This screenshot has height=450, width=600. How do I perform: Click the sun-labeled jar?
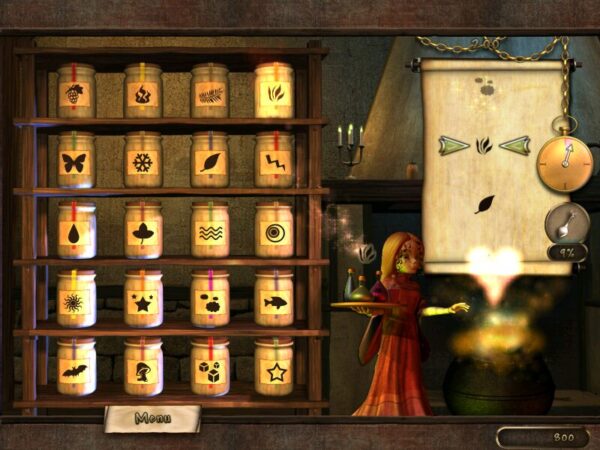[76, 301]
